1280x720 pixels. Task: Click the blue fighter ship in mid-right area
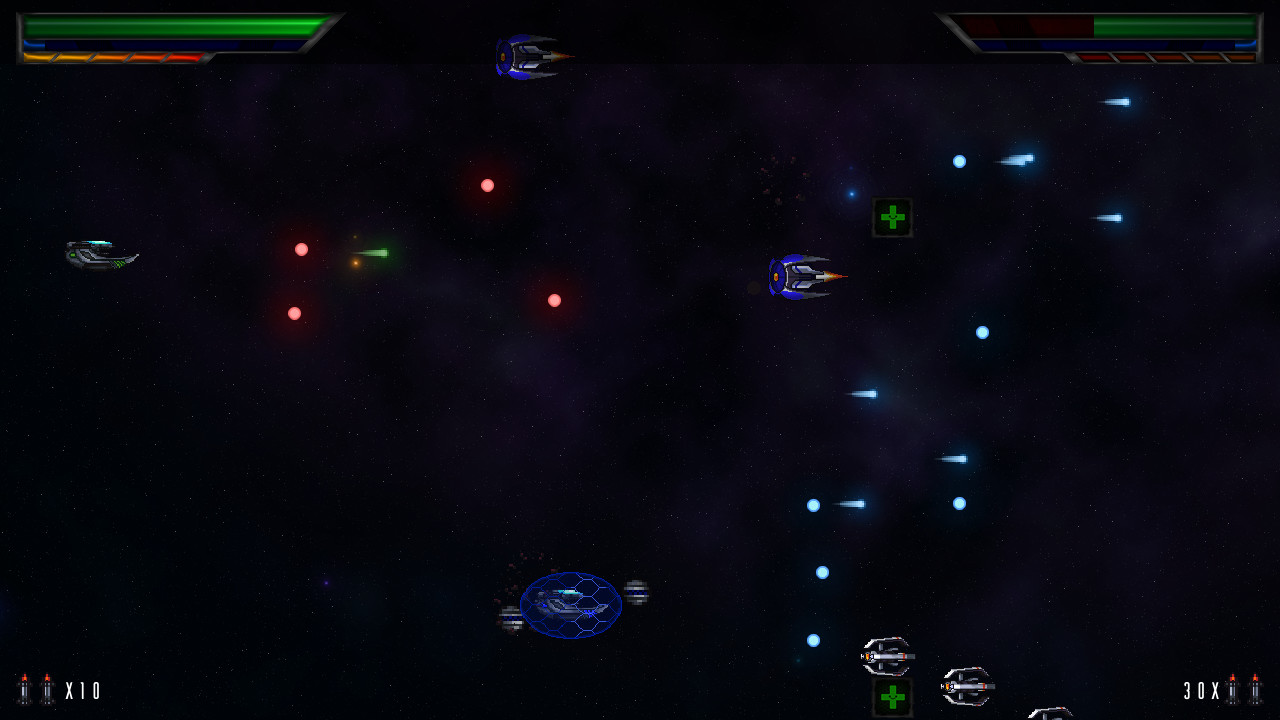click(800, 275)
